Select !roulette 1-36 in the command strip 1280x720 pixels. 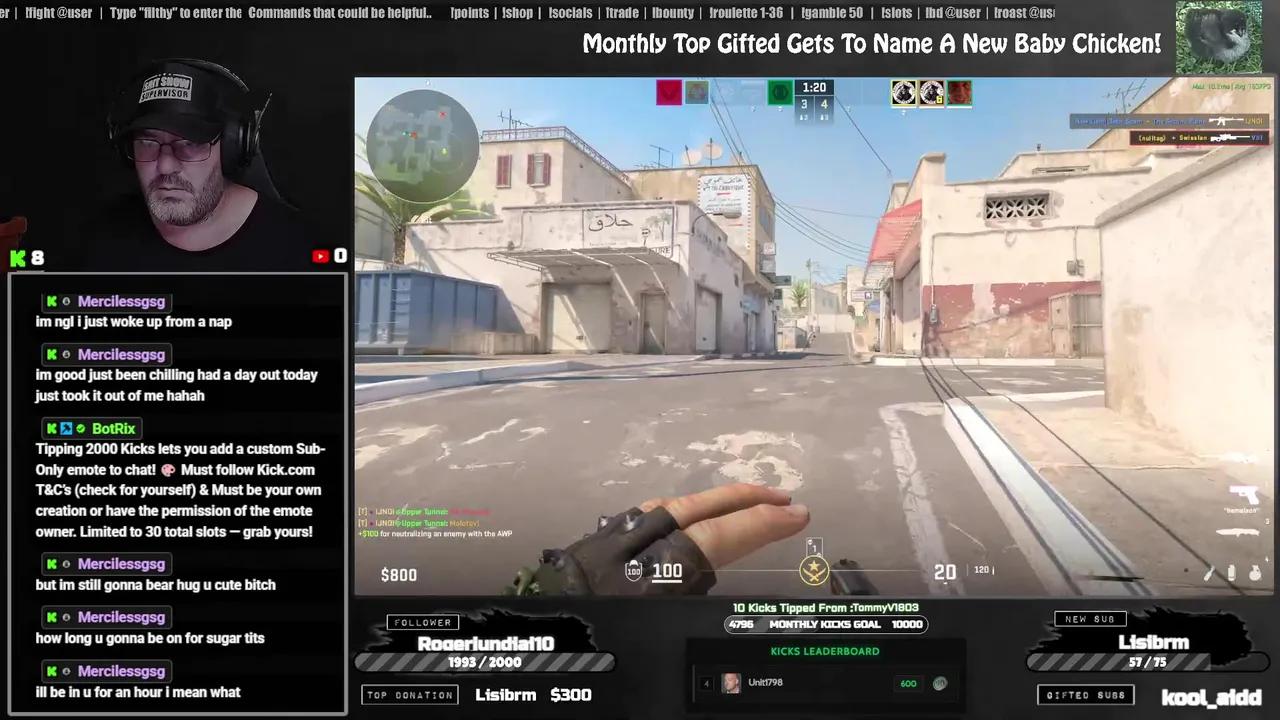745,12
